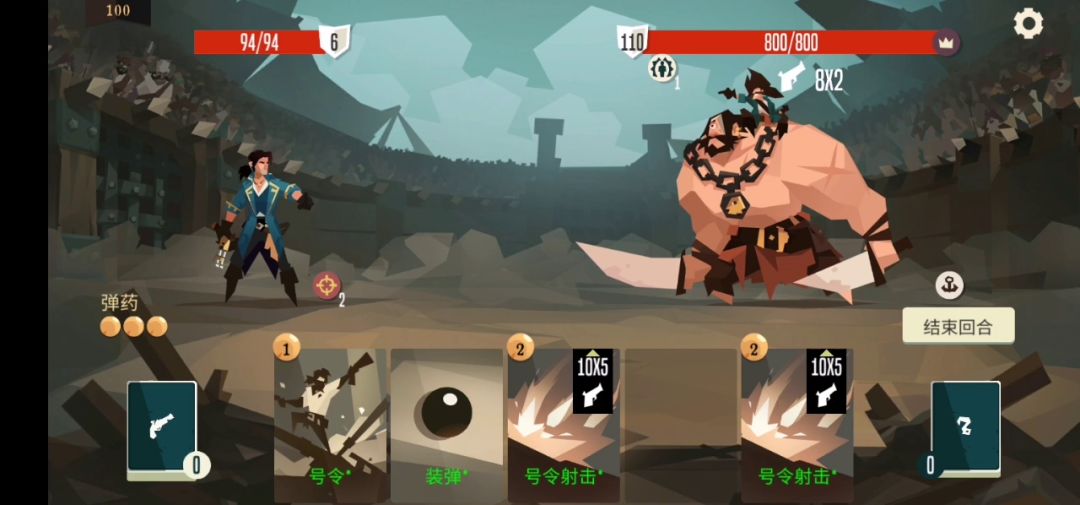Tap the anchor icon above end turn
This screenshot has width=1080, height=505.
click(x=949, y=285)
